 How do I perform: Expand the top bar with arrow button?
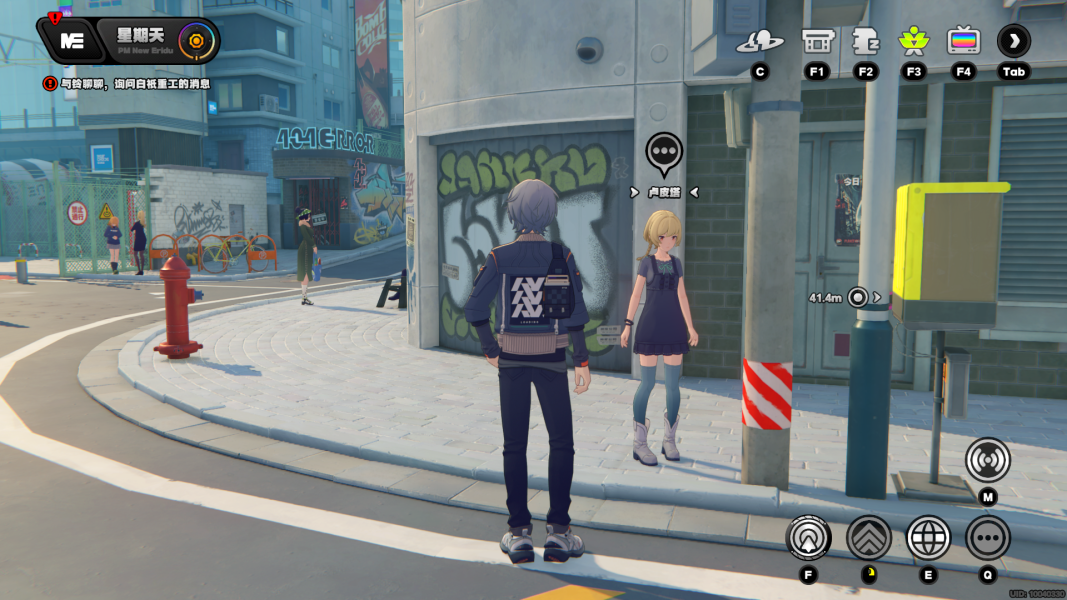[1013, 42]
